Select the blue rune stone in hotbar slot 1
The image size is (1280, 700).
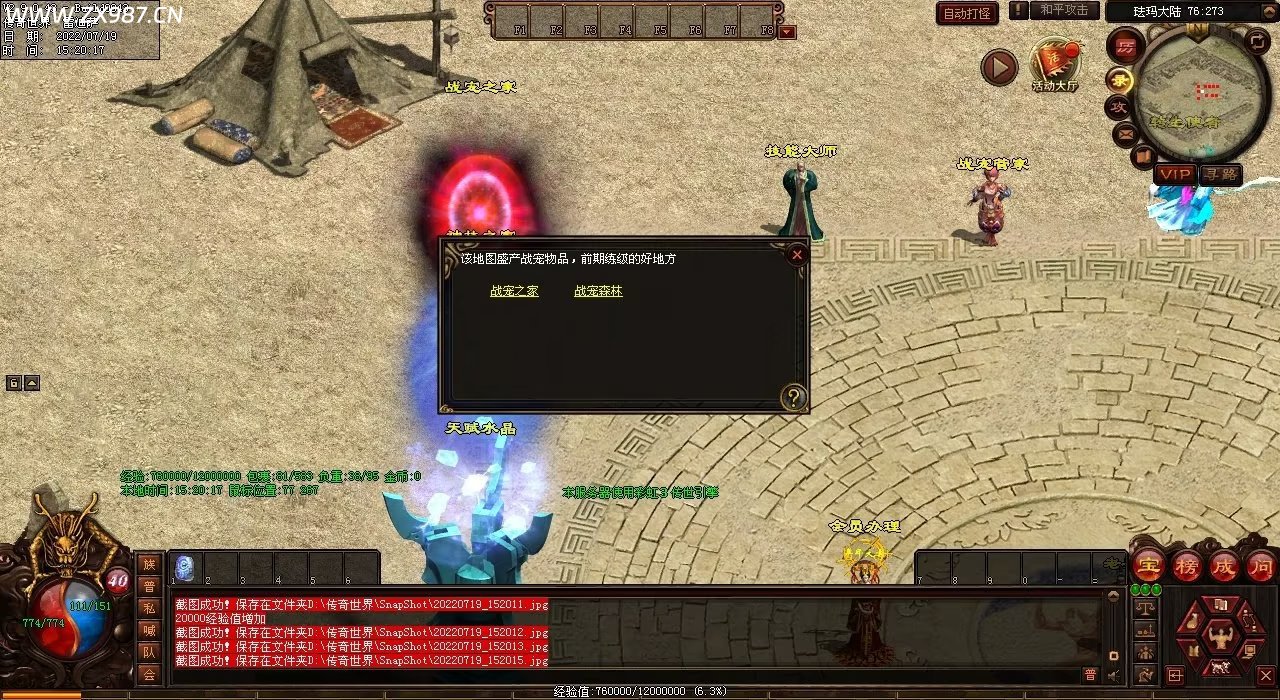point(184,568)
